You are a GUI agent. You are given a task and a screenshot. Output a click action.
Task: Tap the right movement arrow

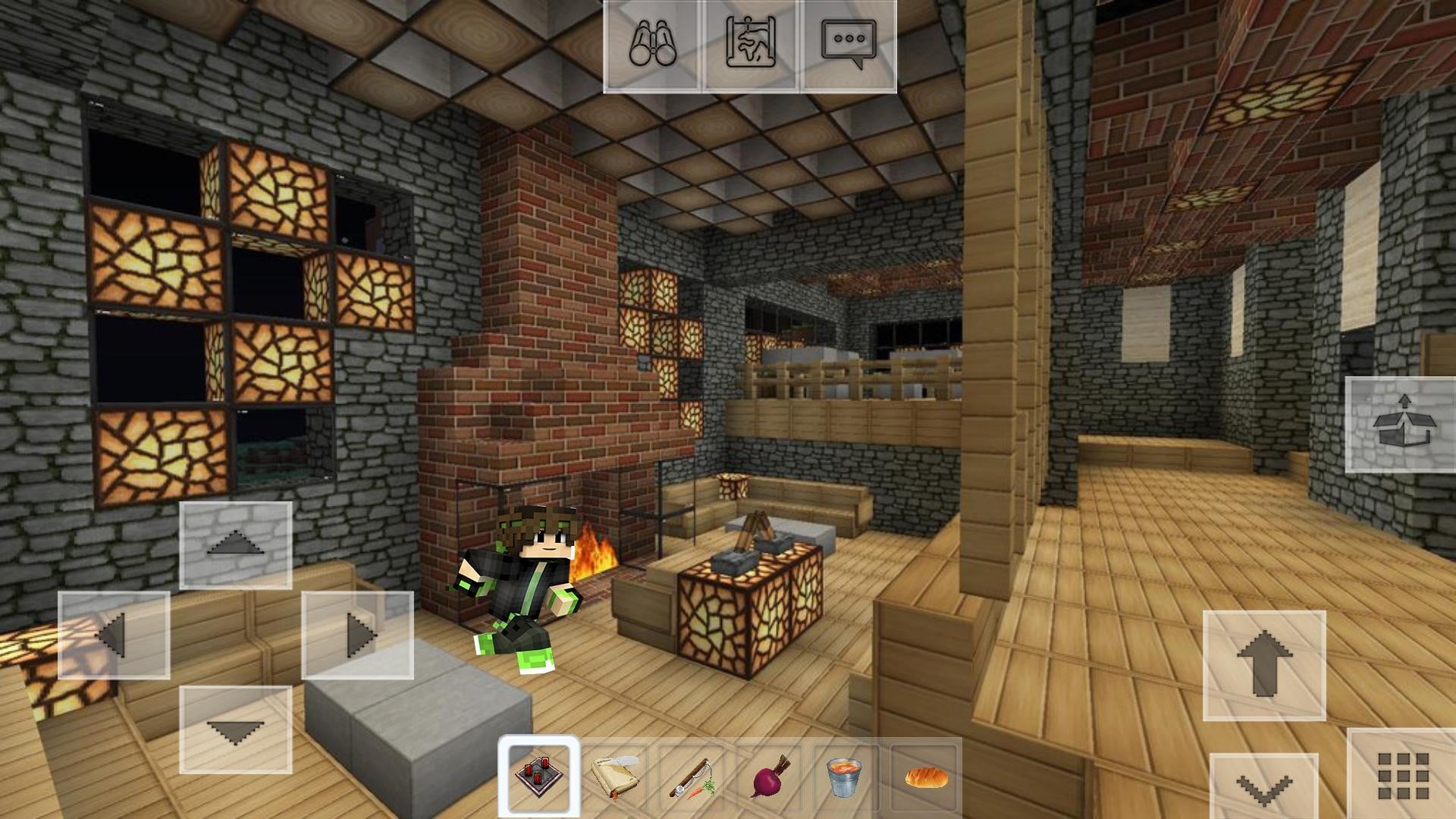pyautogui.click(x=357, y=635)
